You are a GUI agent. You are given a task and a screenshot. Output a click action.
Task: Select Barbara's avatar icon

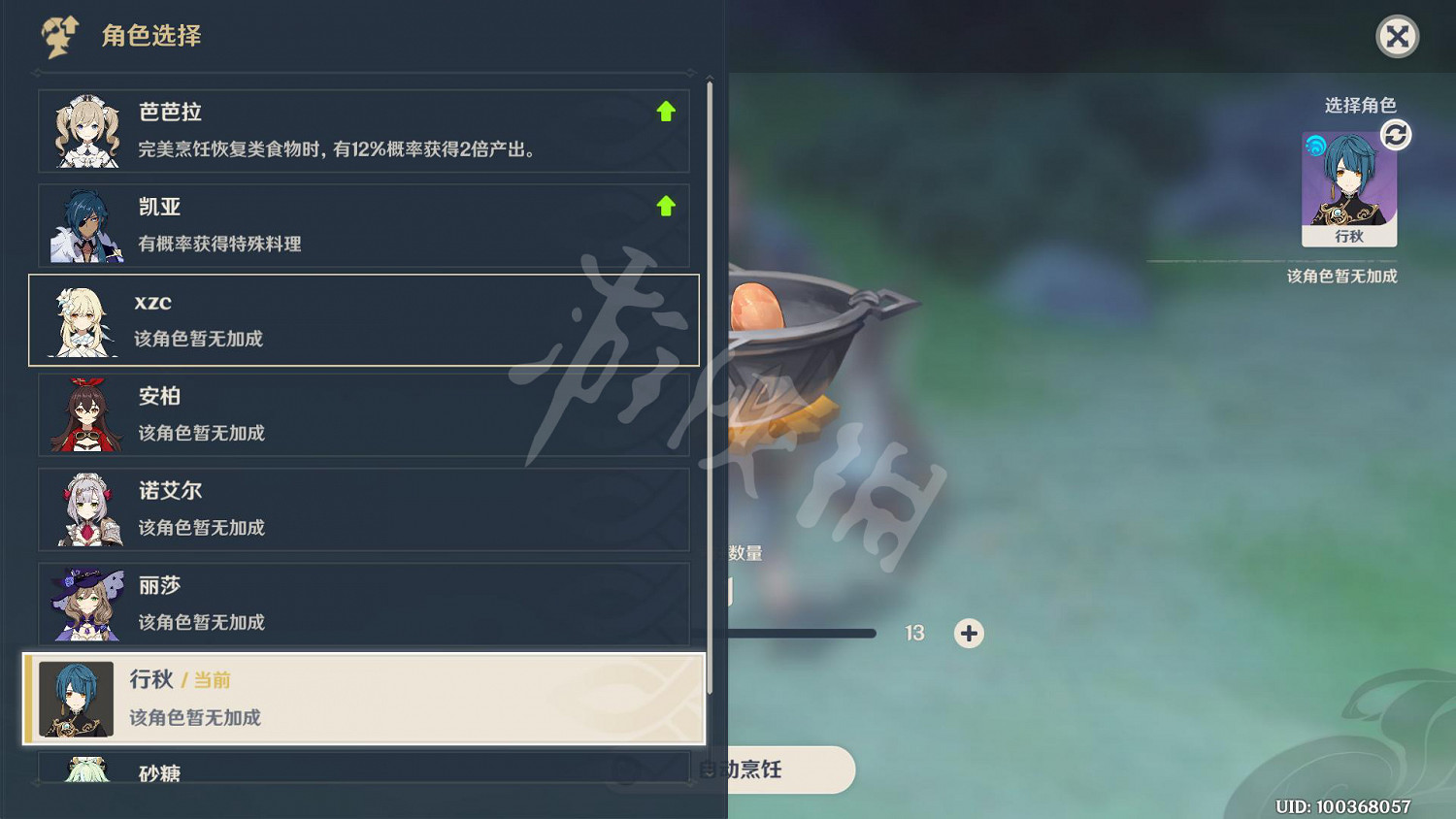pos(85,130)
